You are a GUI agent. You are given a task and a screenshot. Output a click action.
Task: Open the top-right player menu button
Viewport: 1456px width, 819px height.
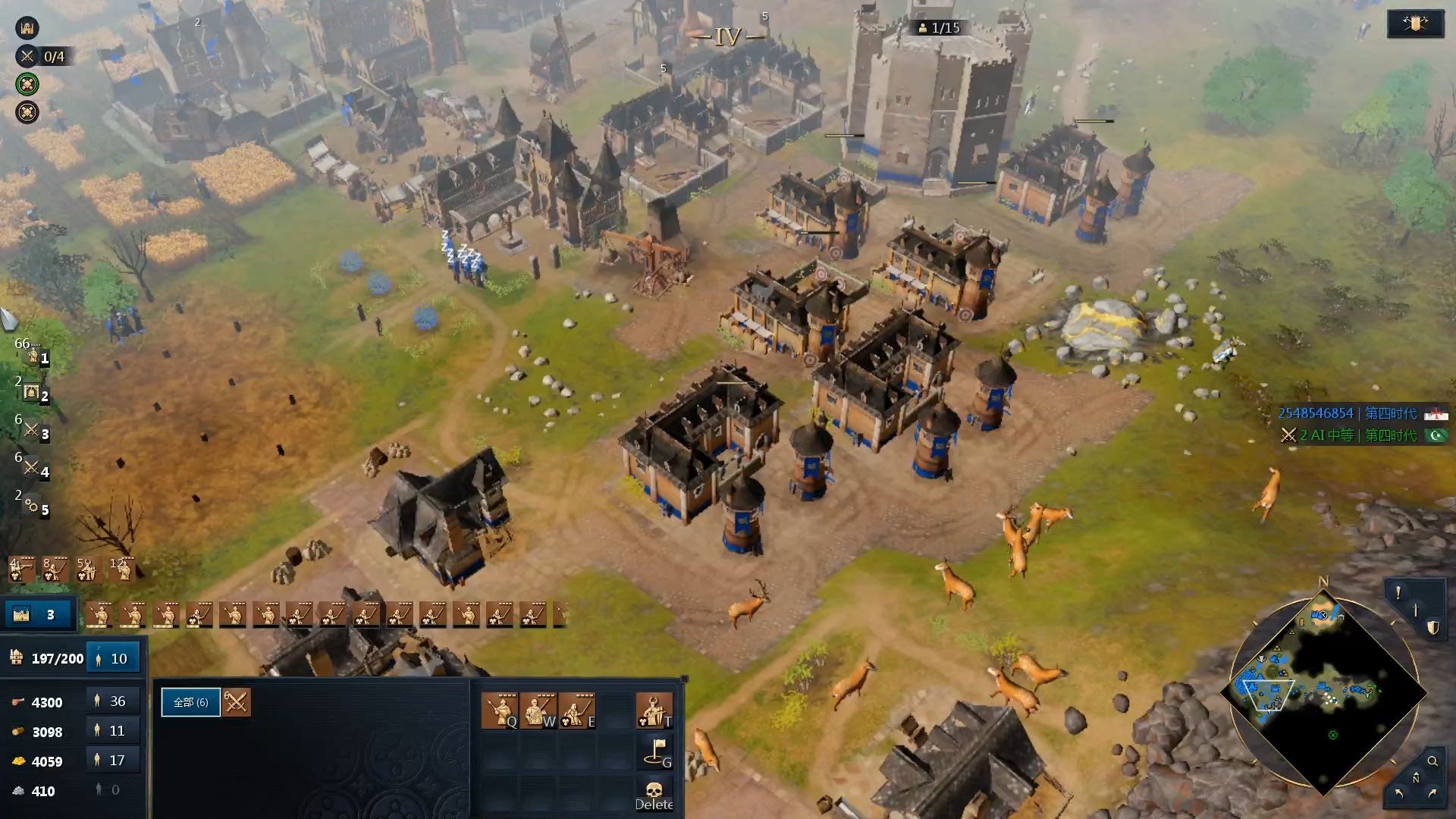click(x=1415, y=24)
